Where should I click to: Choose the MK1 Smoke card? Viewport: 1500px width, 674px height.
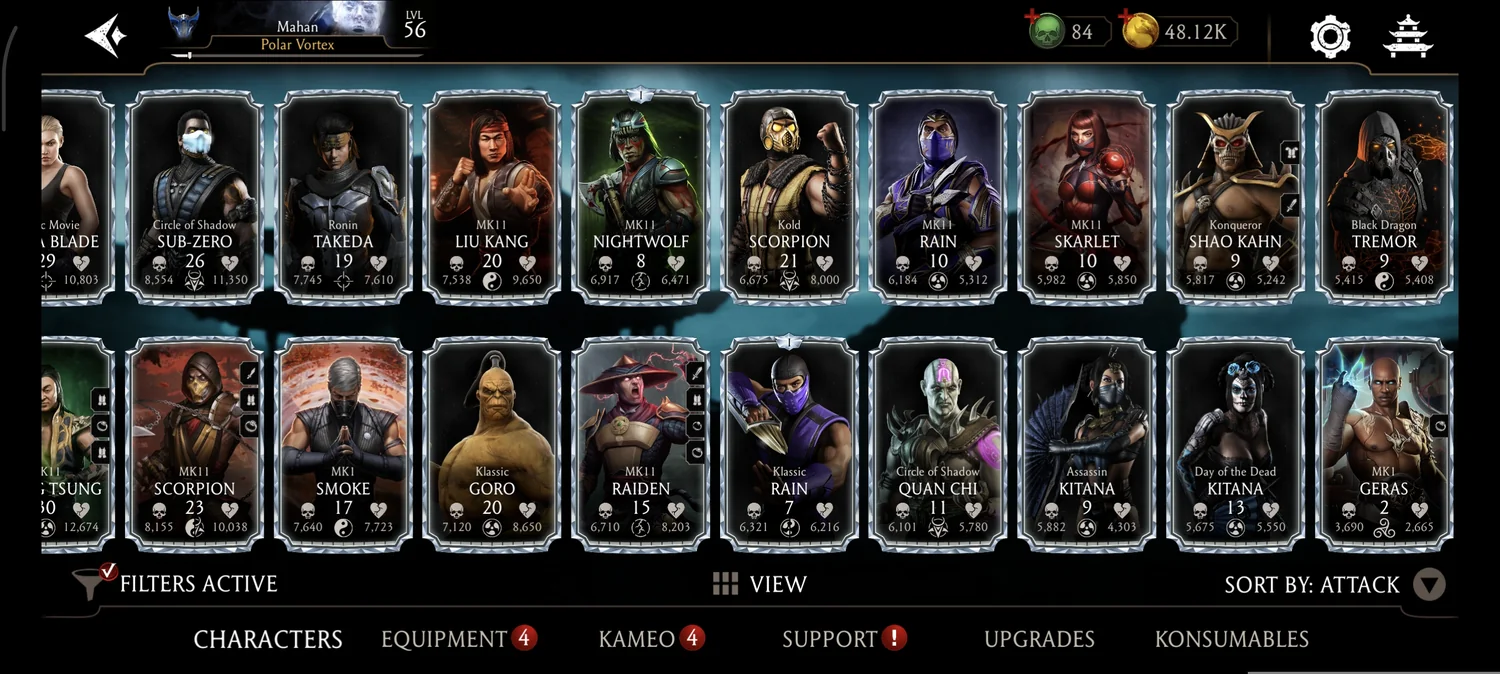pyautogui.click(x=343, y=443)
